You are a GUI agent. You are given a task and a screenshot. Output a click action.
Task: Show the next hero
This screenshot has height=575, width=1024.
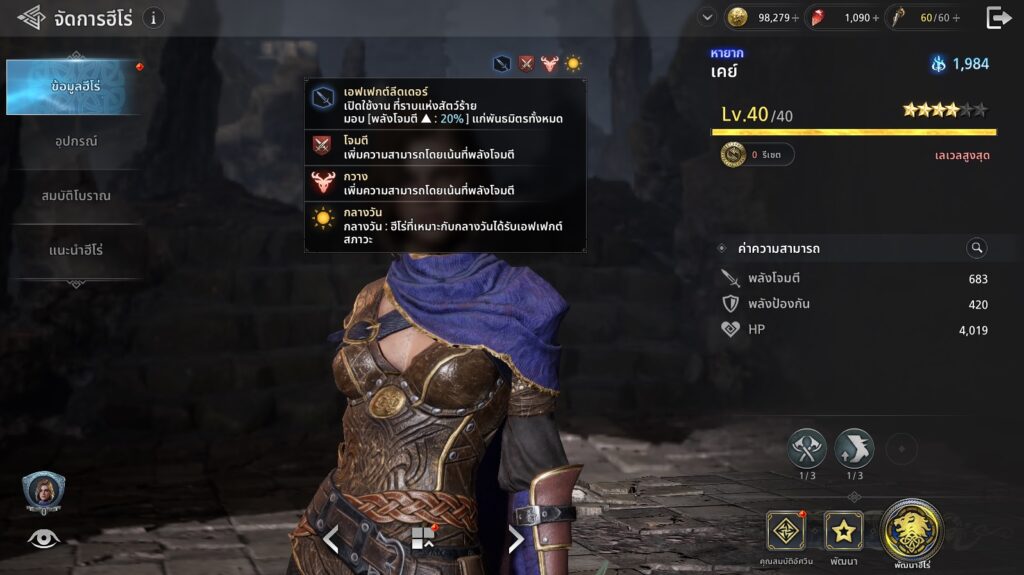tap(516, 539)
